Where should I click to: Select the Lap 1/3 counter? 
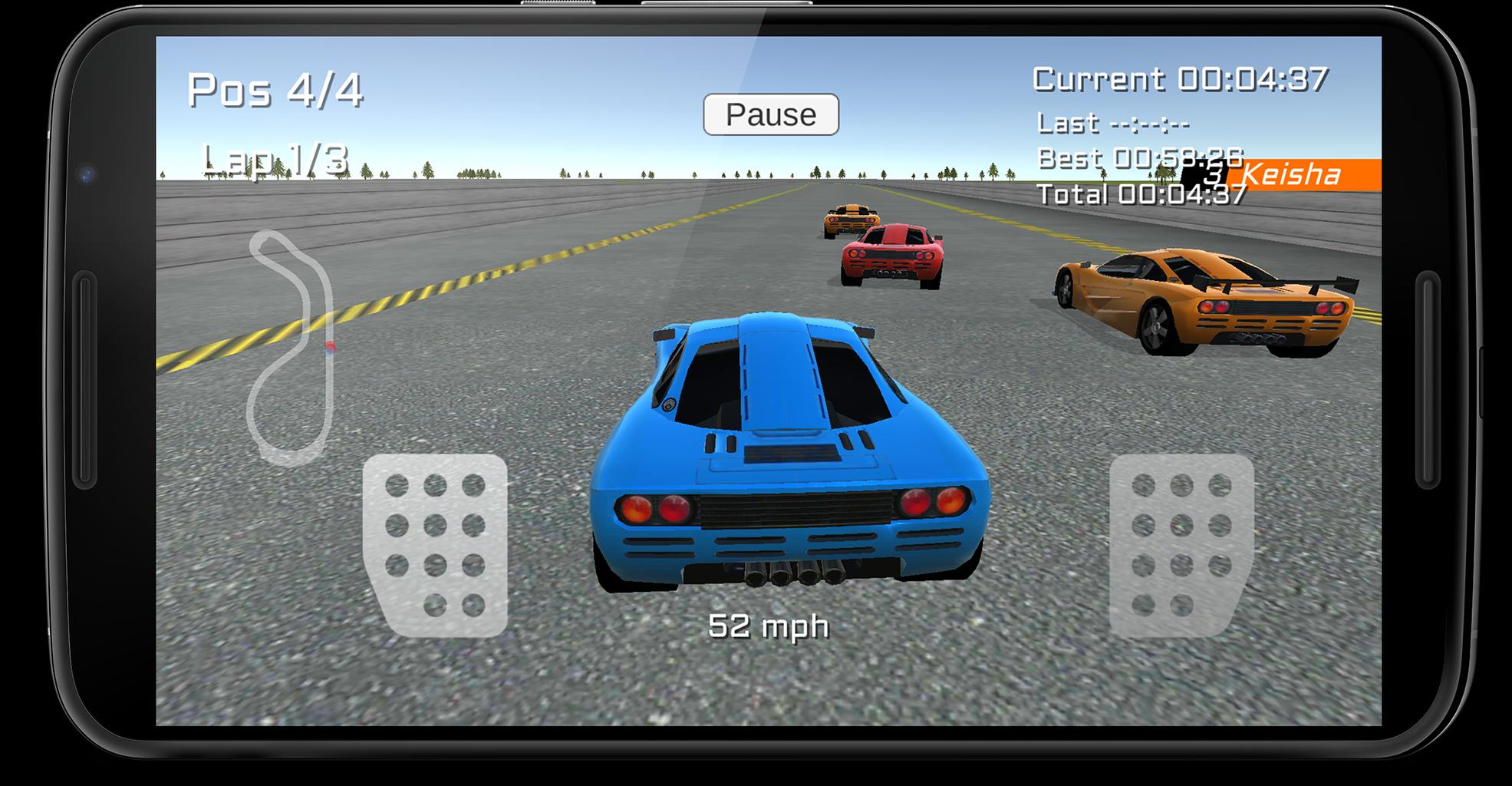tap(276, 158)
